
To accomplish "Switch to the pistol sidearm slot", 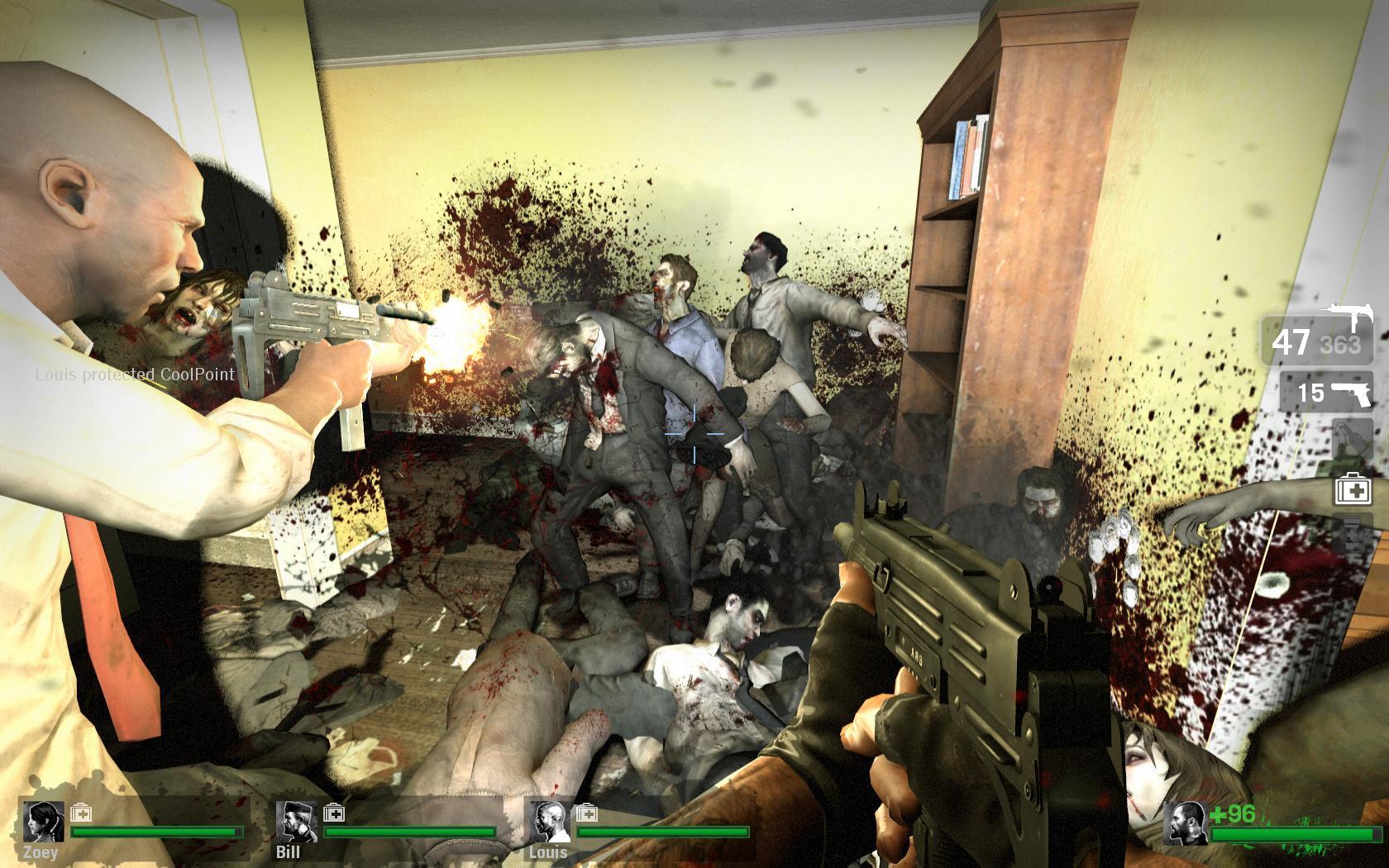I will [x=1326, y=393].
